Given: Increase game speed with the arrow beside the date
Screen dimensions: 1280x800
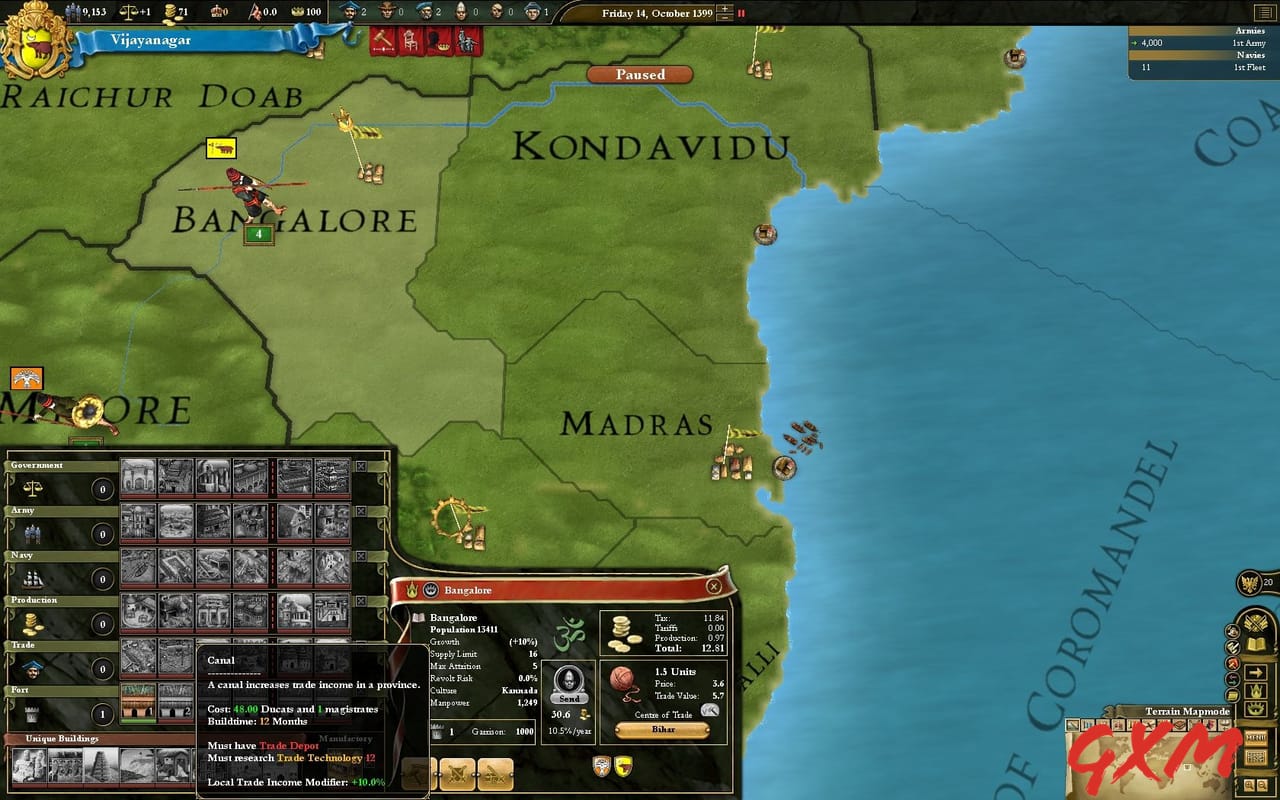Looking at the screenshot, I should [725, 8].
